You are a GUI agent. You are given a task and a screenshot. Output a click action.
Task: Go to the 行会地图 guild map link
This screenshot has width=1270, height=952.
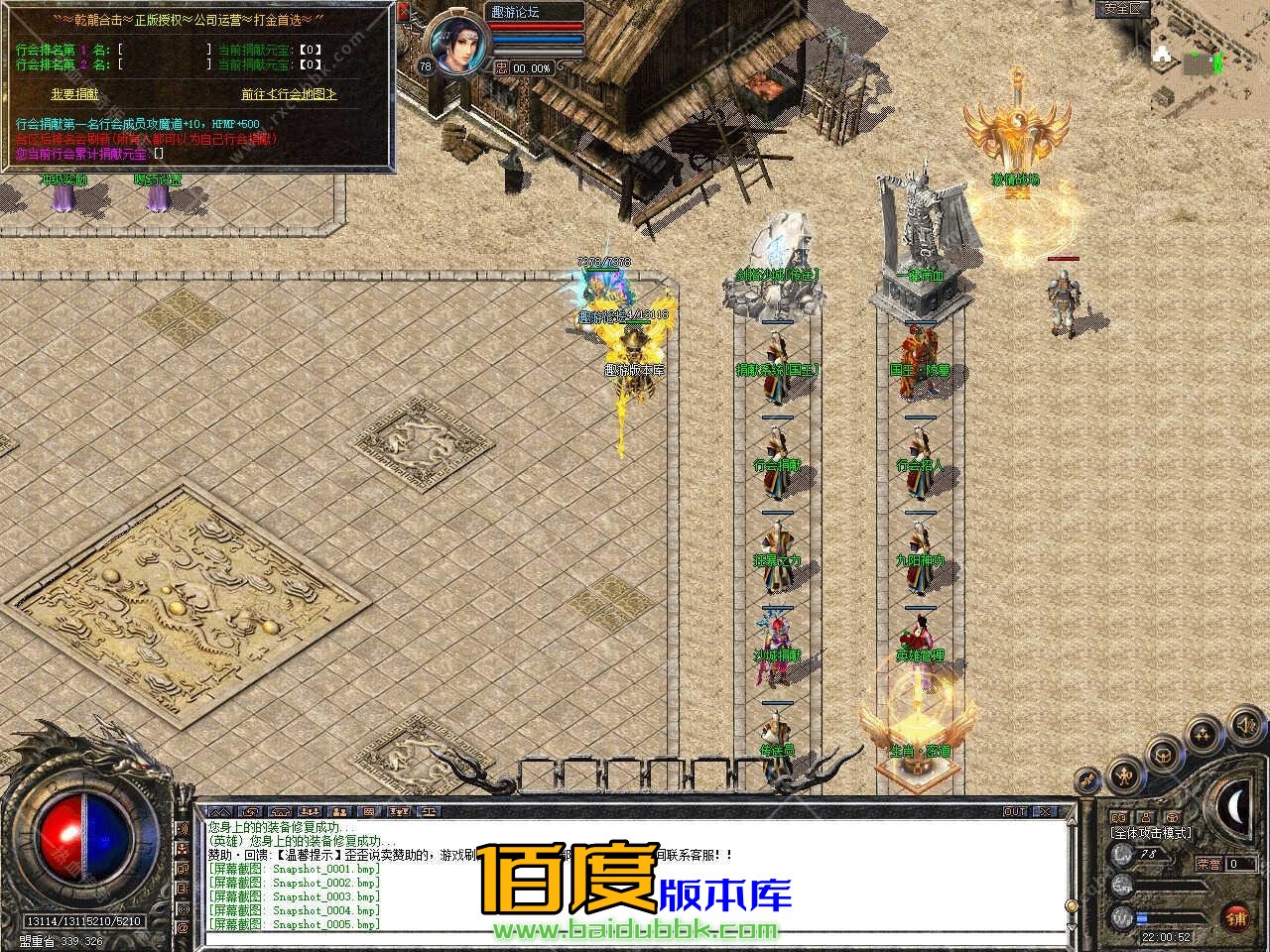289,94
